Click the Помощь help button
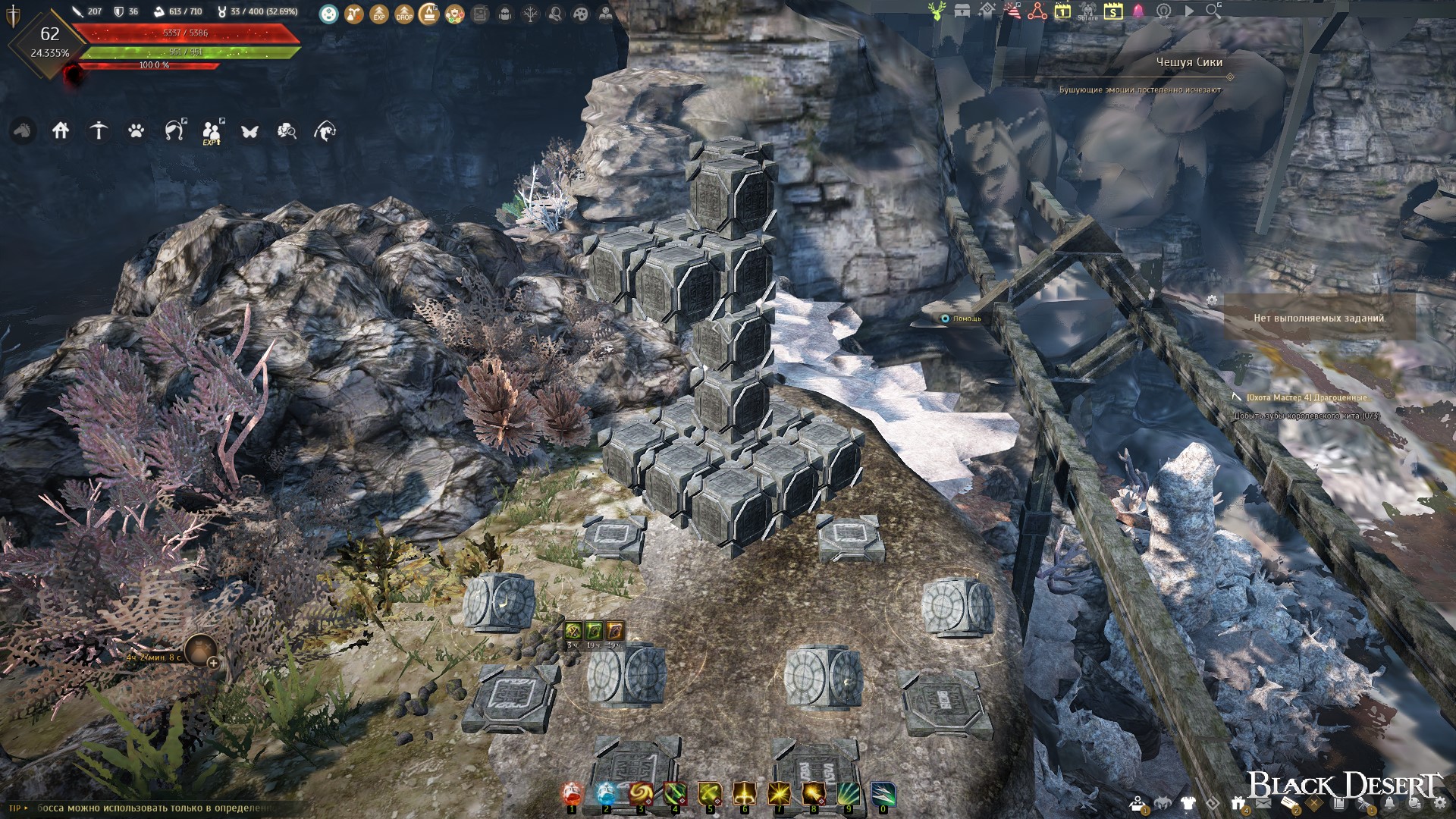1456x819 pixels. pyautogui.click(x=961, y=318)
